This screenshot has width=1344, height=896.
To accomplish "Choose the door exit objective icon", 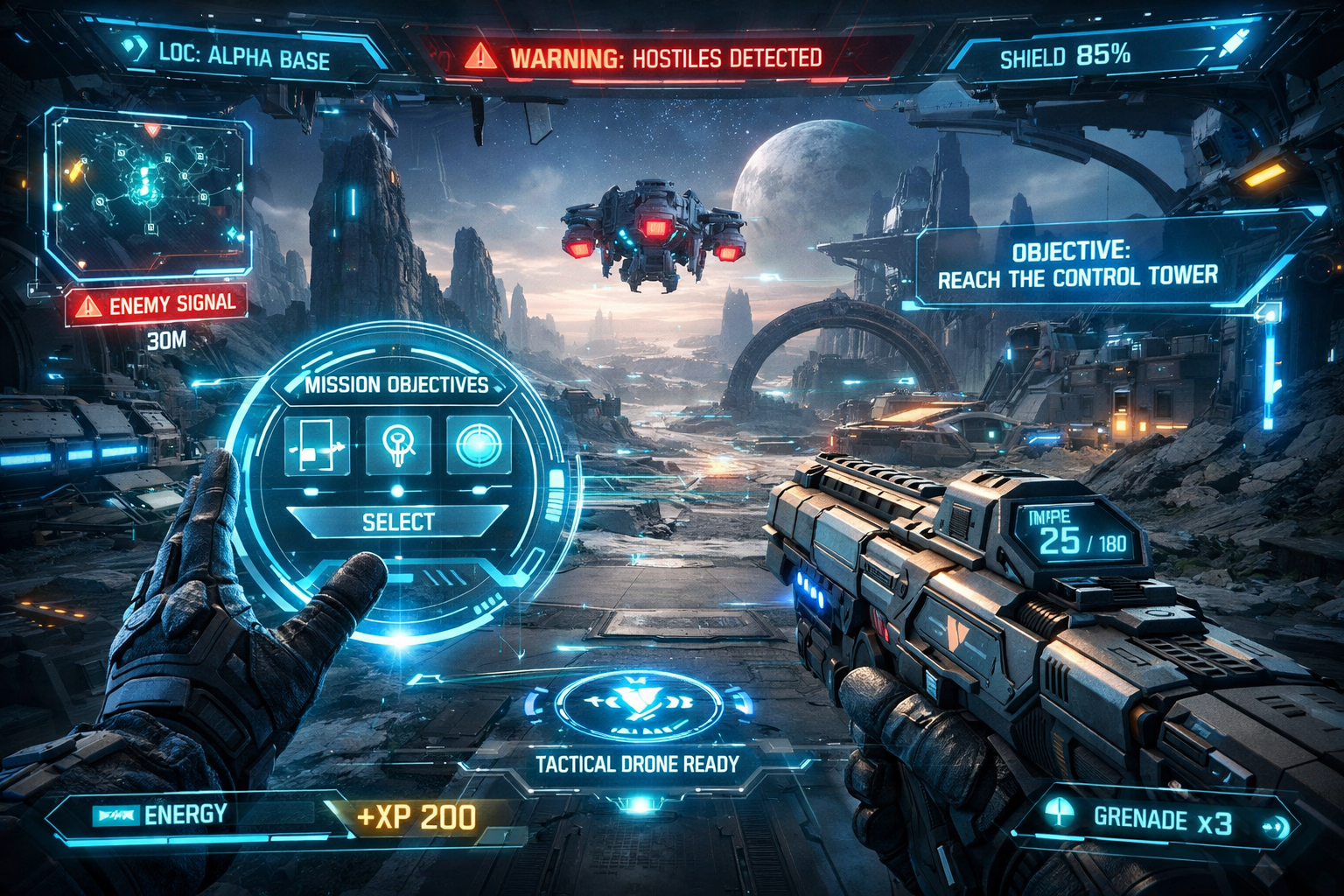I will (x=317, y=445).
